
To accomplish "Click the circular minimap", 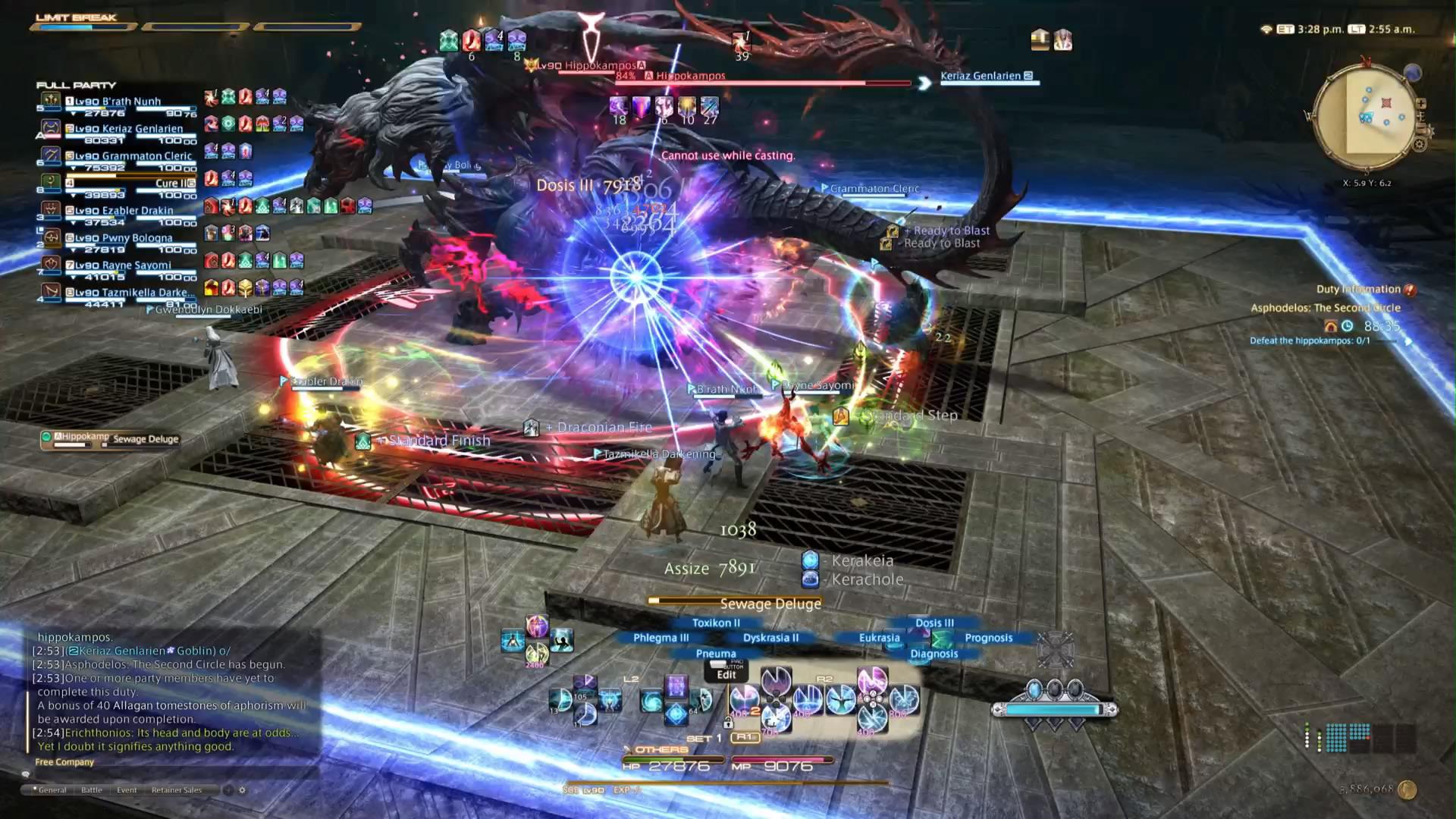I will 1365,118.
